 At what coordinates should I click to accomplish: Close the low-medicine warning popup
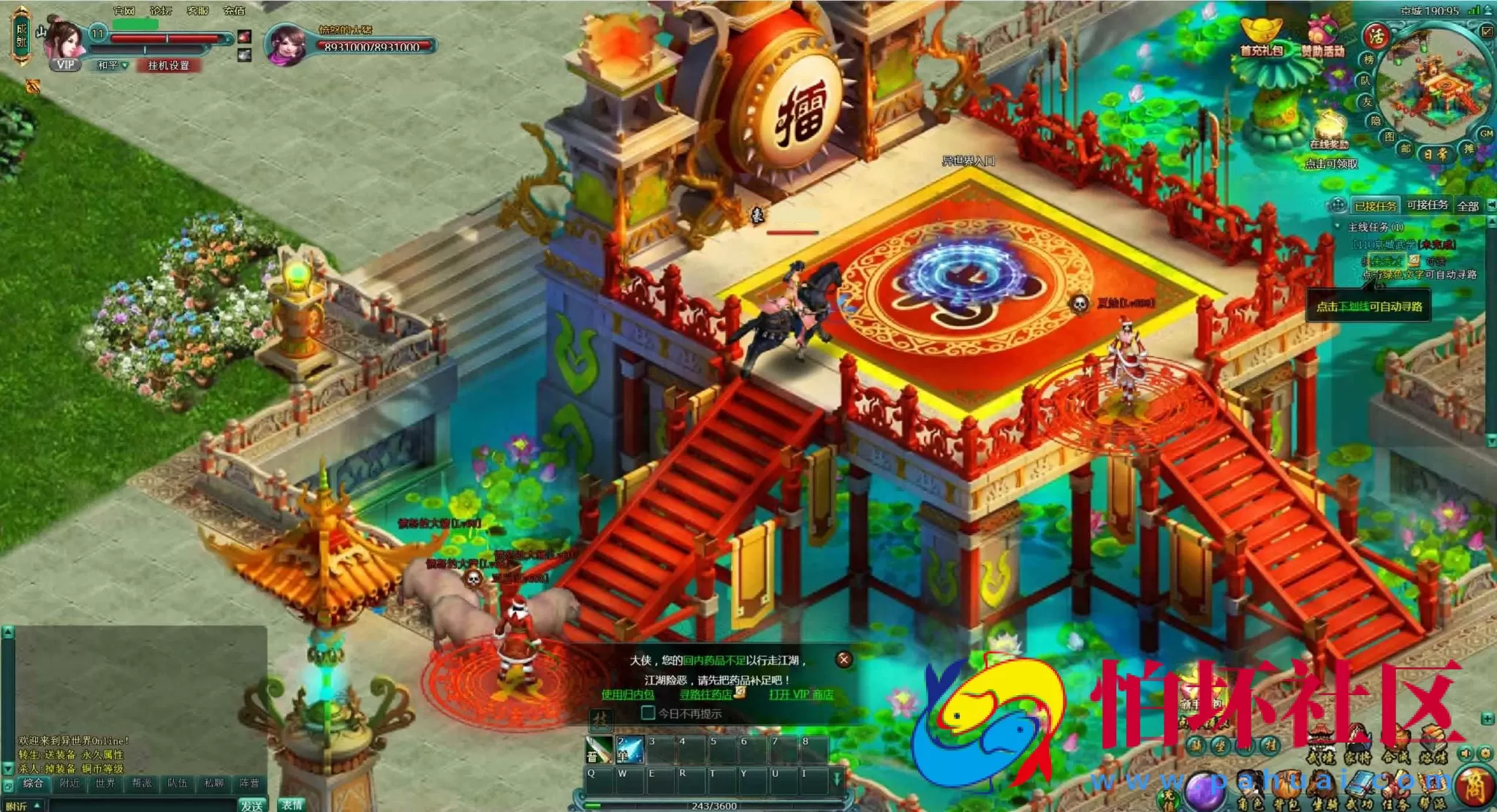pos(844,659)
